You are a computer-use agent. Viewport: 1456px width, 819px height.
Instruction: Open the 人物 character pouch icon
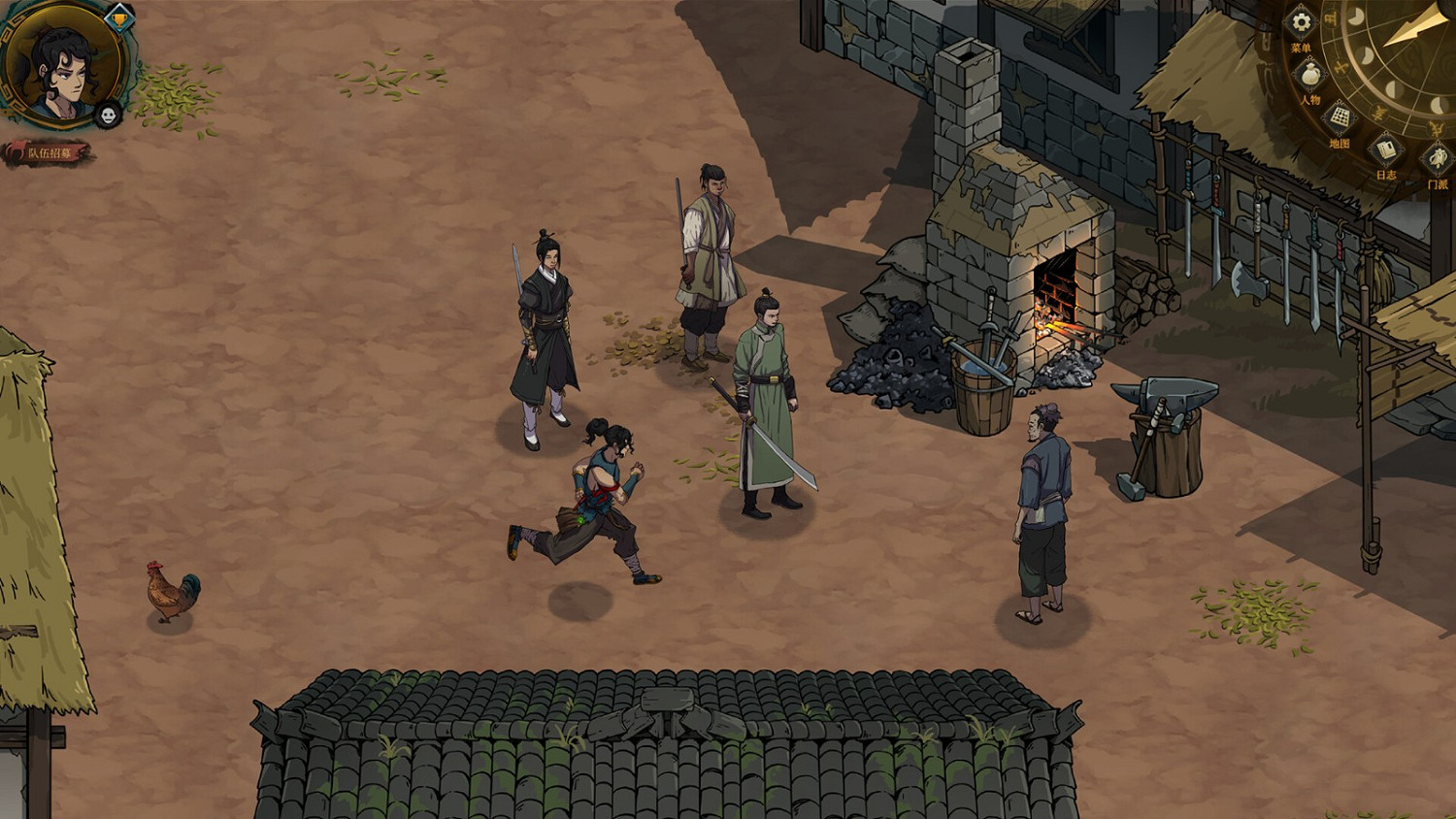(x=1309, y=75)
